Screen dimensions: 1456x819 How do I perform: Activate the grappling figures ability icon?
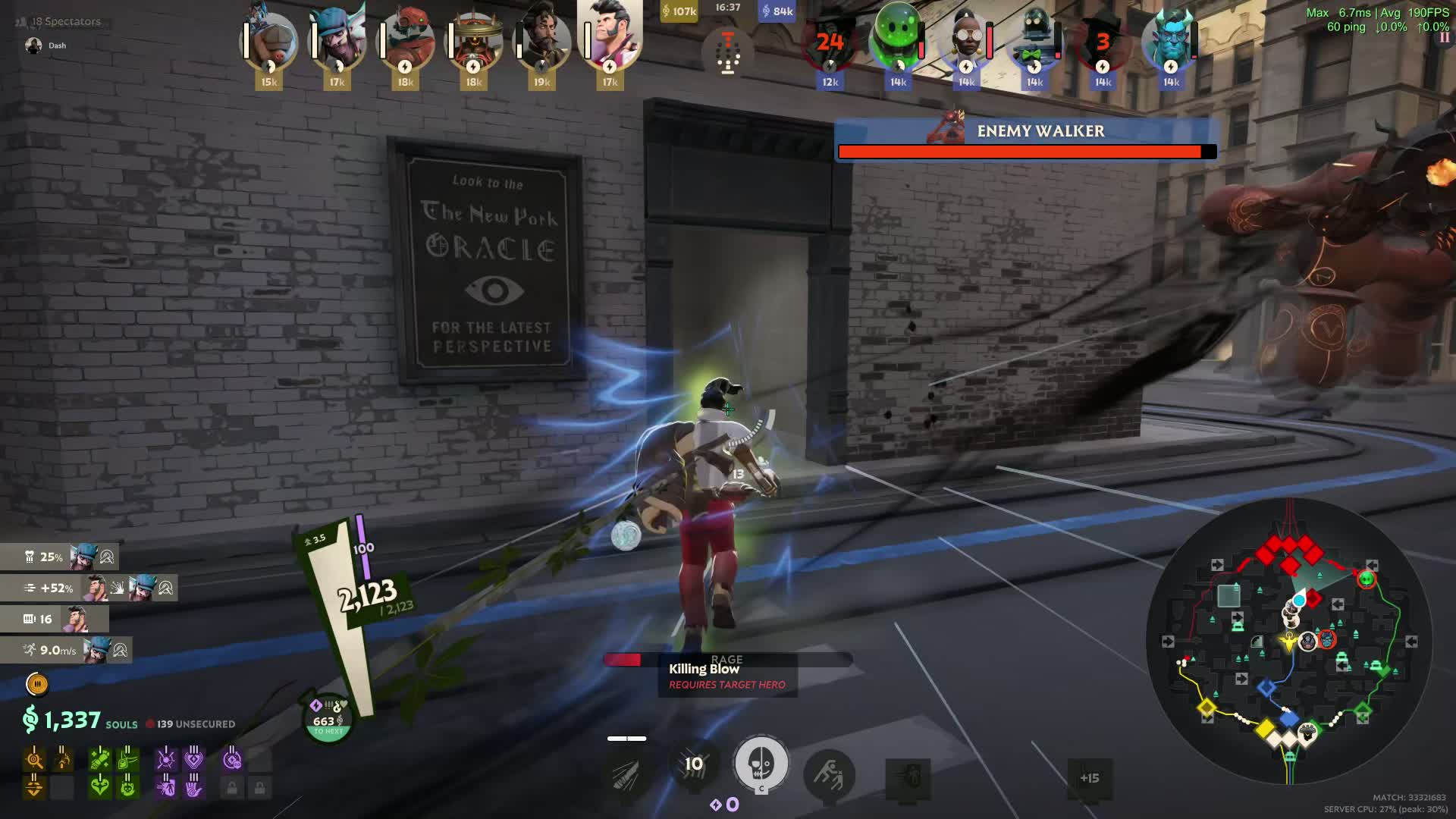tap(828, 775)
